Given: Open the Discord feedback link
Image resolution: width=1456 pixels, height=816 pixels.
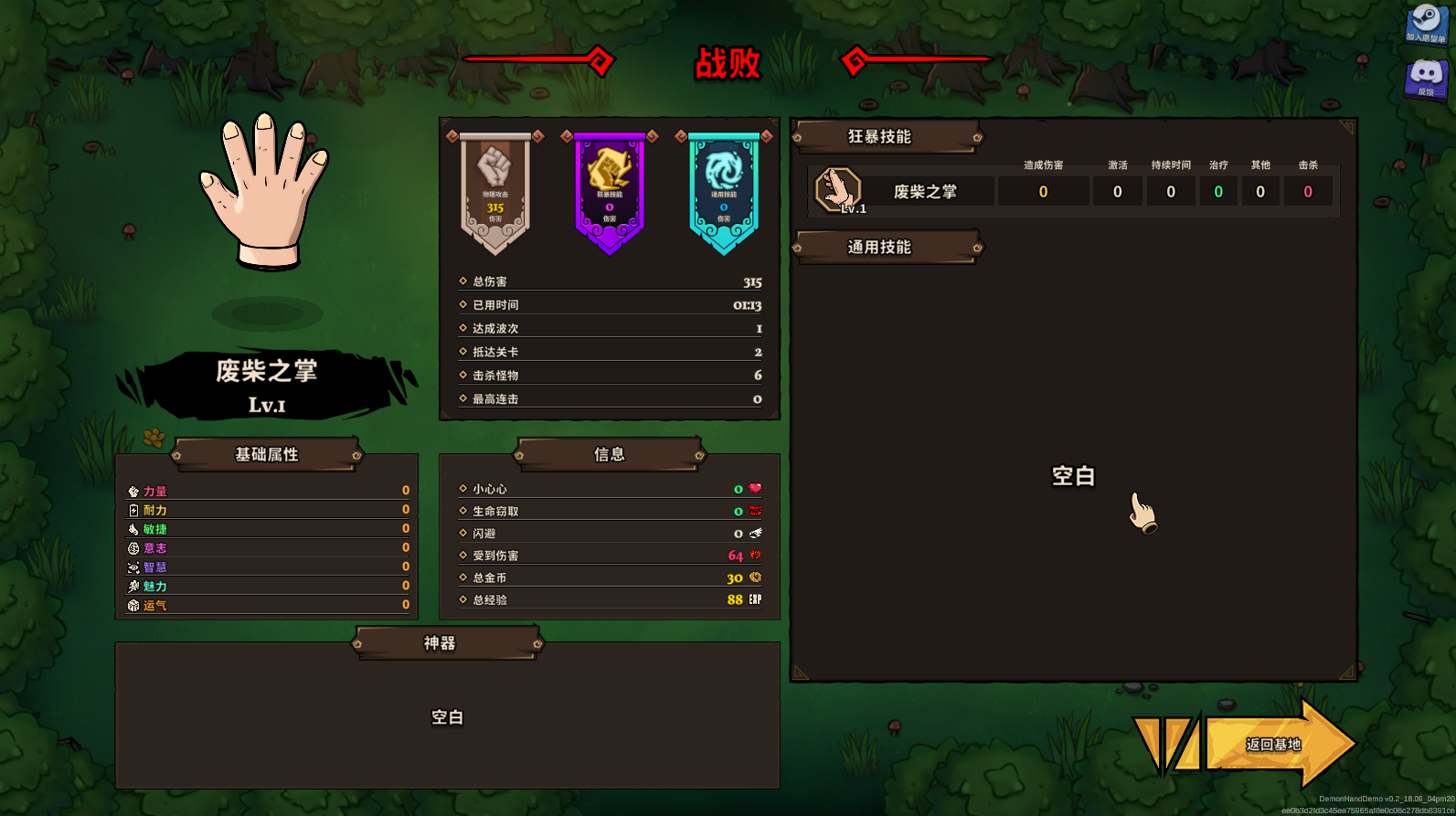Looking at the screenshot, I should (1425, 79).
